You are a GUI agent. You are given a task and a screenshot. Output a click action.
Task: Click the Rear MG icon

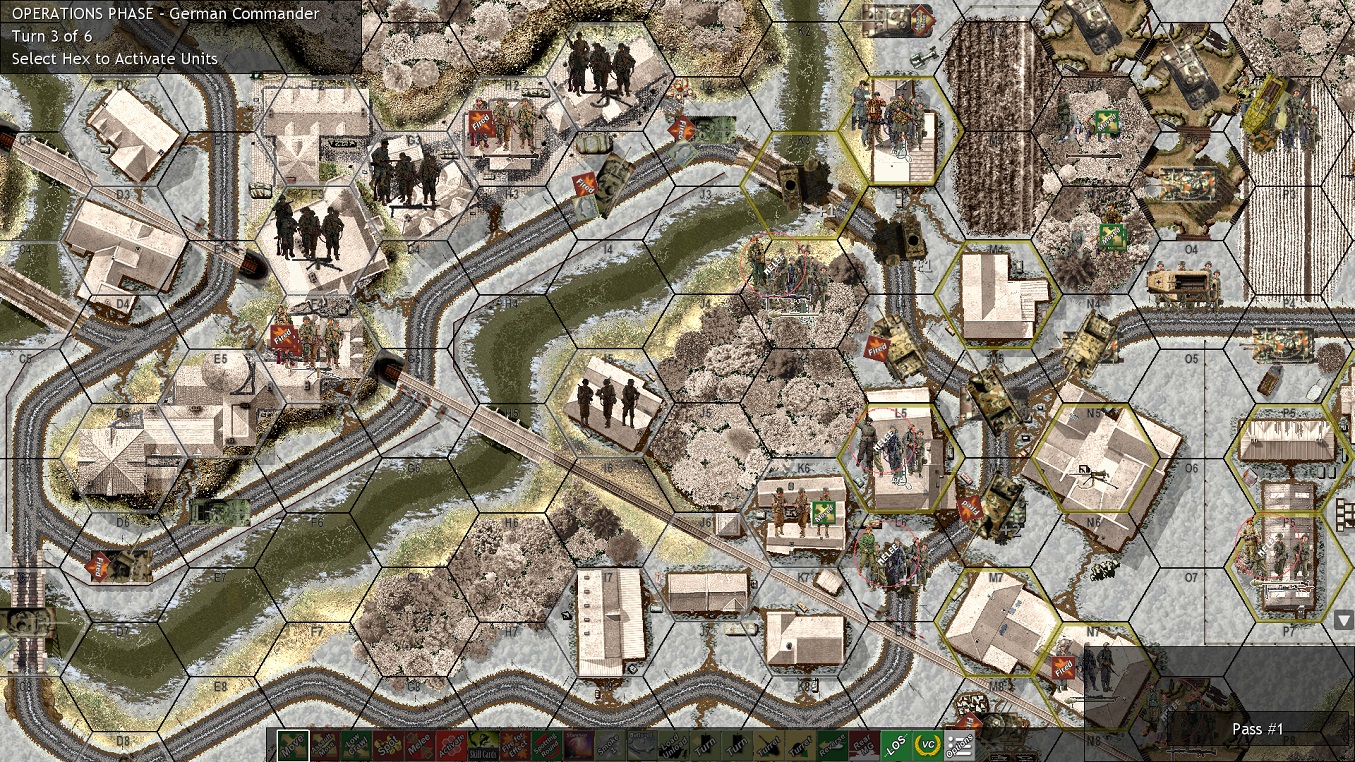[x=864, y=746]
